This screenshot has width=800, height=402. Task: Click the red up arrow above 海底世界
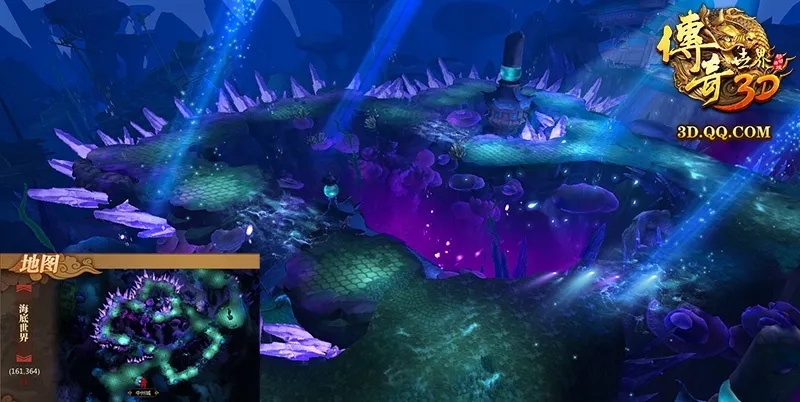pos(22,290)
